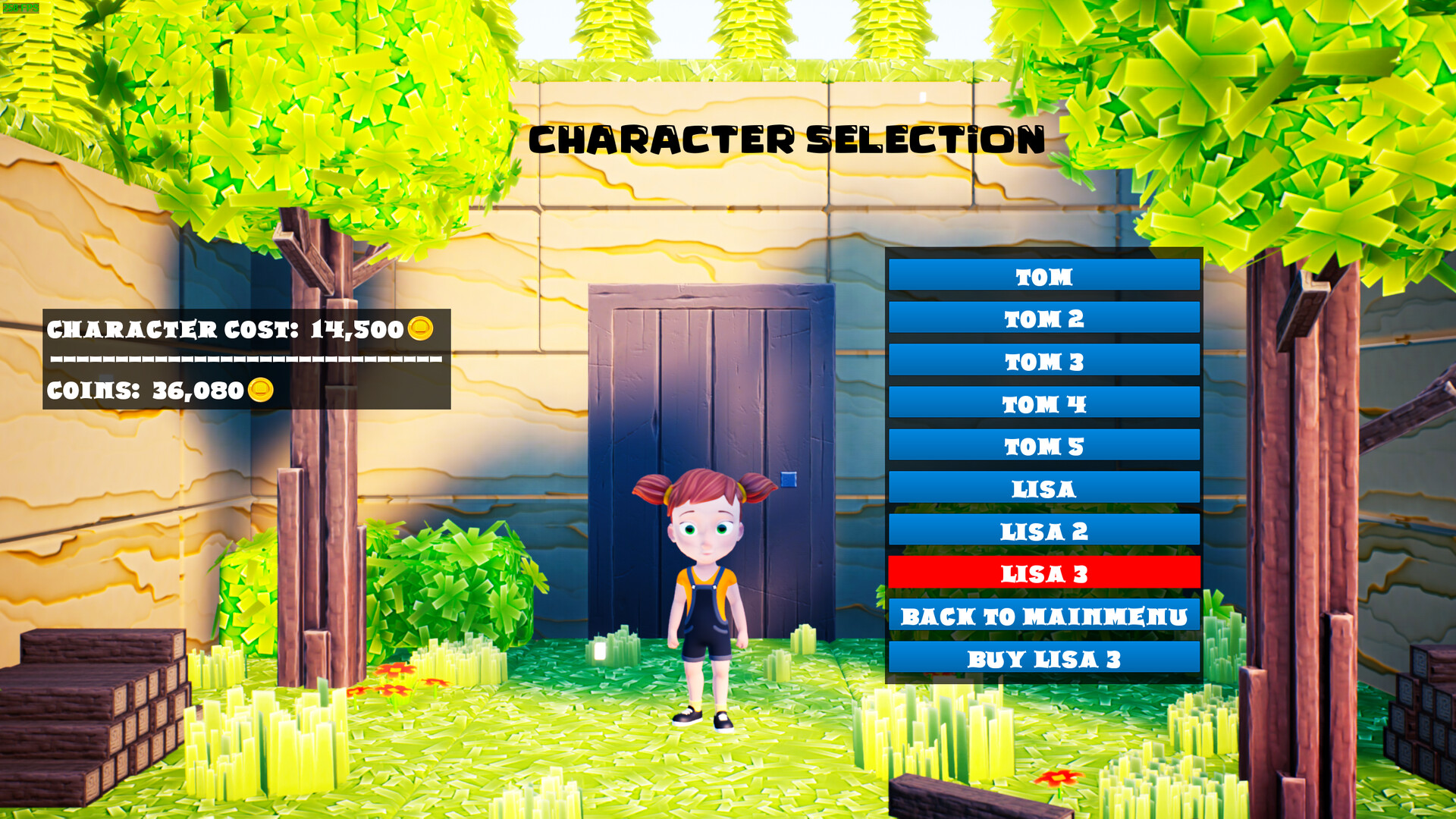Select Tom 4 in the character list
This screenshot has width=1456, height=819.
(1043, 403)
